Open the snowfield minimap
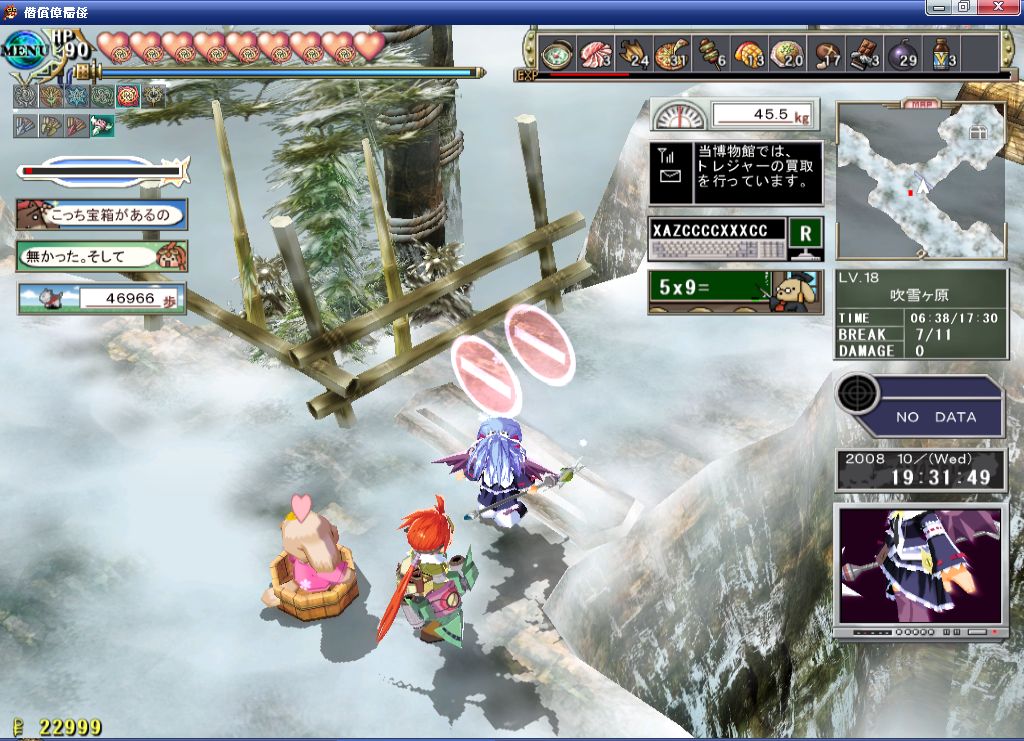The height and width of the screenshot is (741, 1024). 920,180
